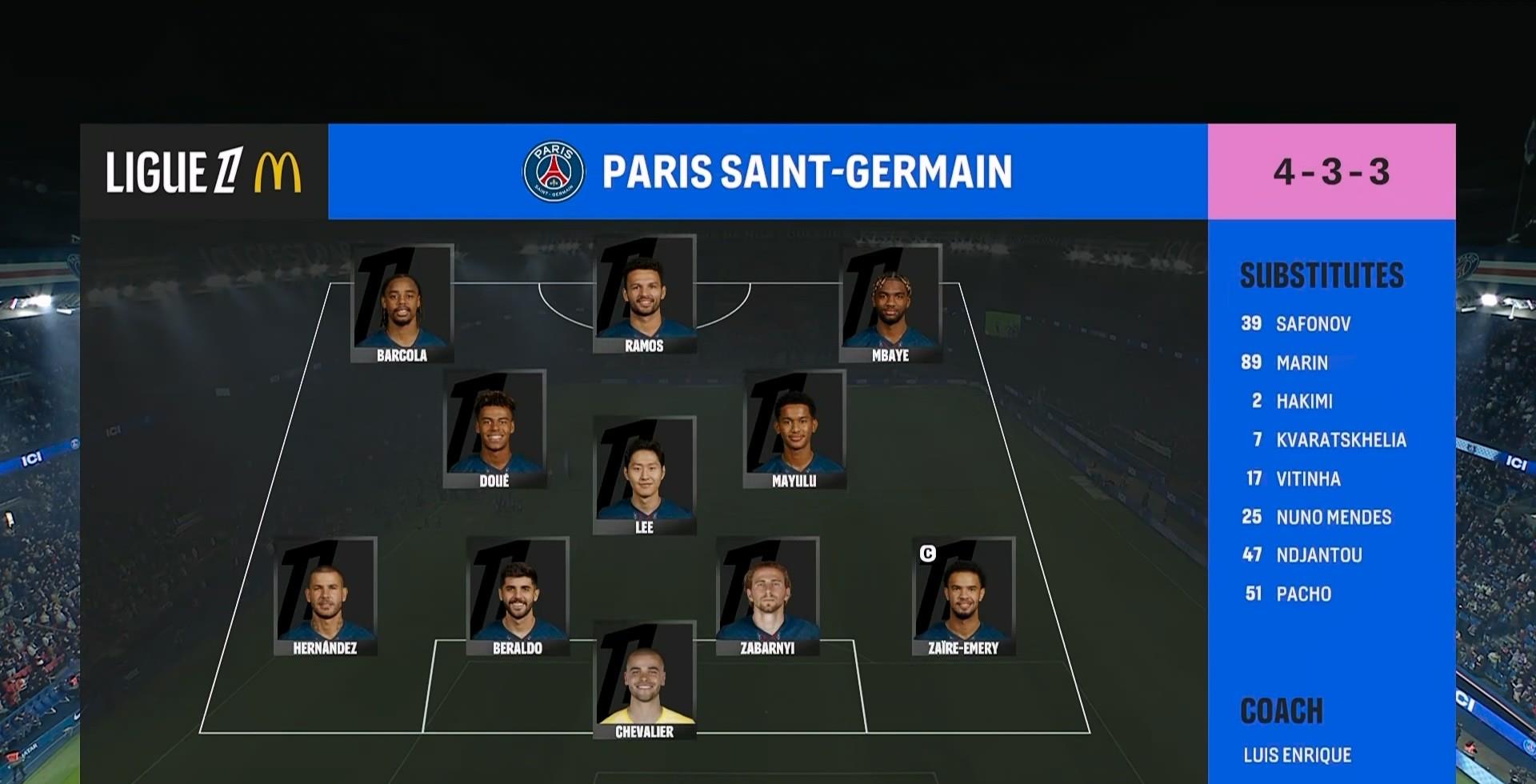Pick Vitinha from the substitutes
Screen dimensions: 1536x784
[1308, 478]
